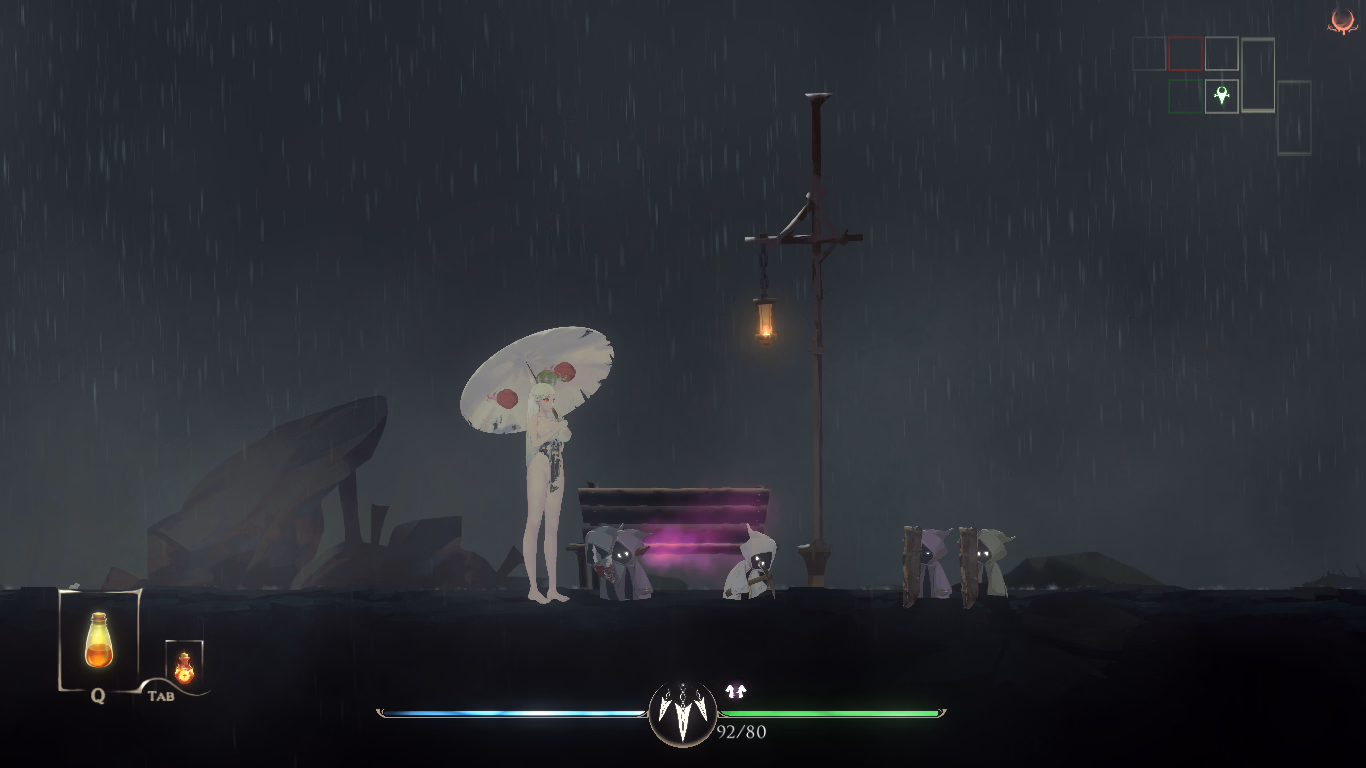Select the green-outlined room on the minimap
The image size is (1366, 768).
[x=1185, y=96]
